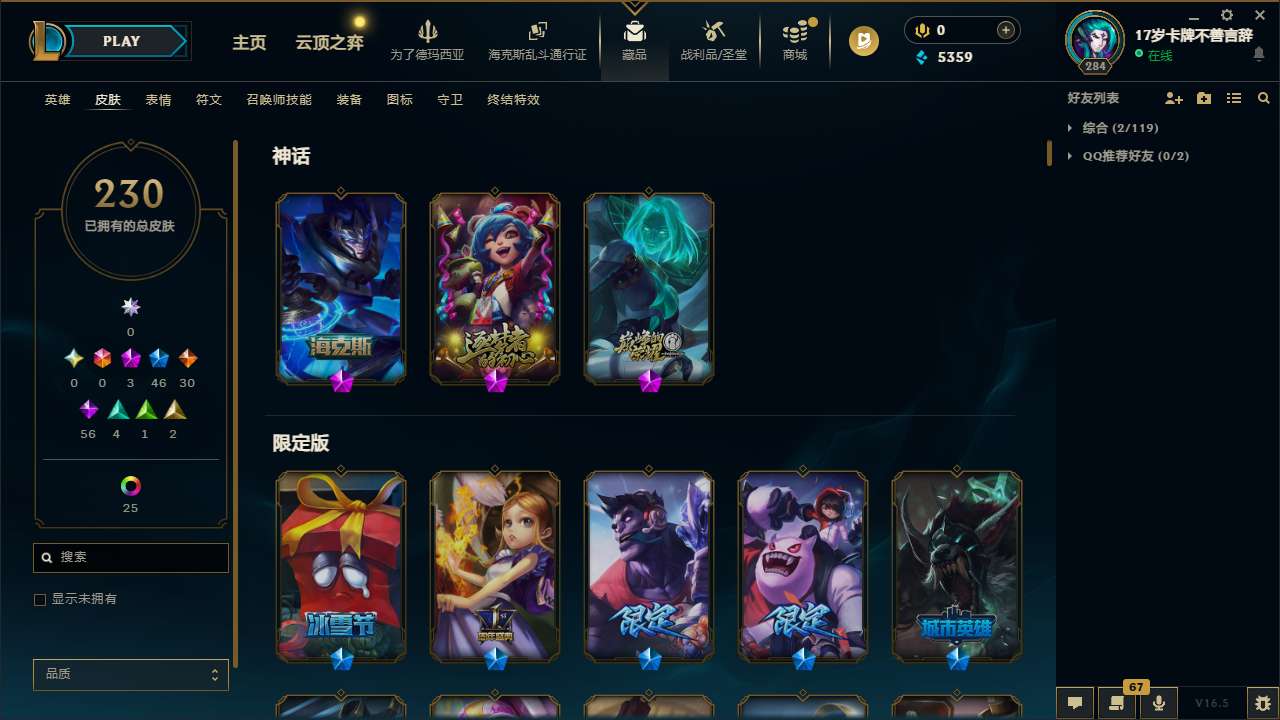Report a bug using the bug icon
Screen dimensions: 1280x720
(1264, 702)
